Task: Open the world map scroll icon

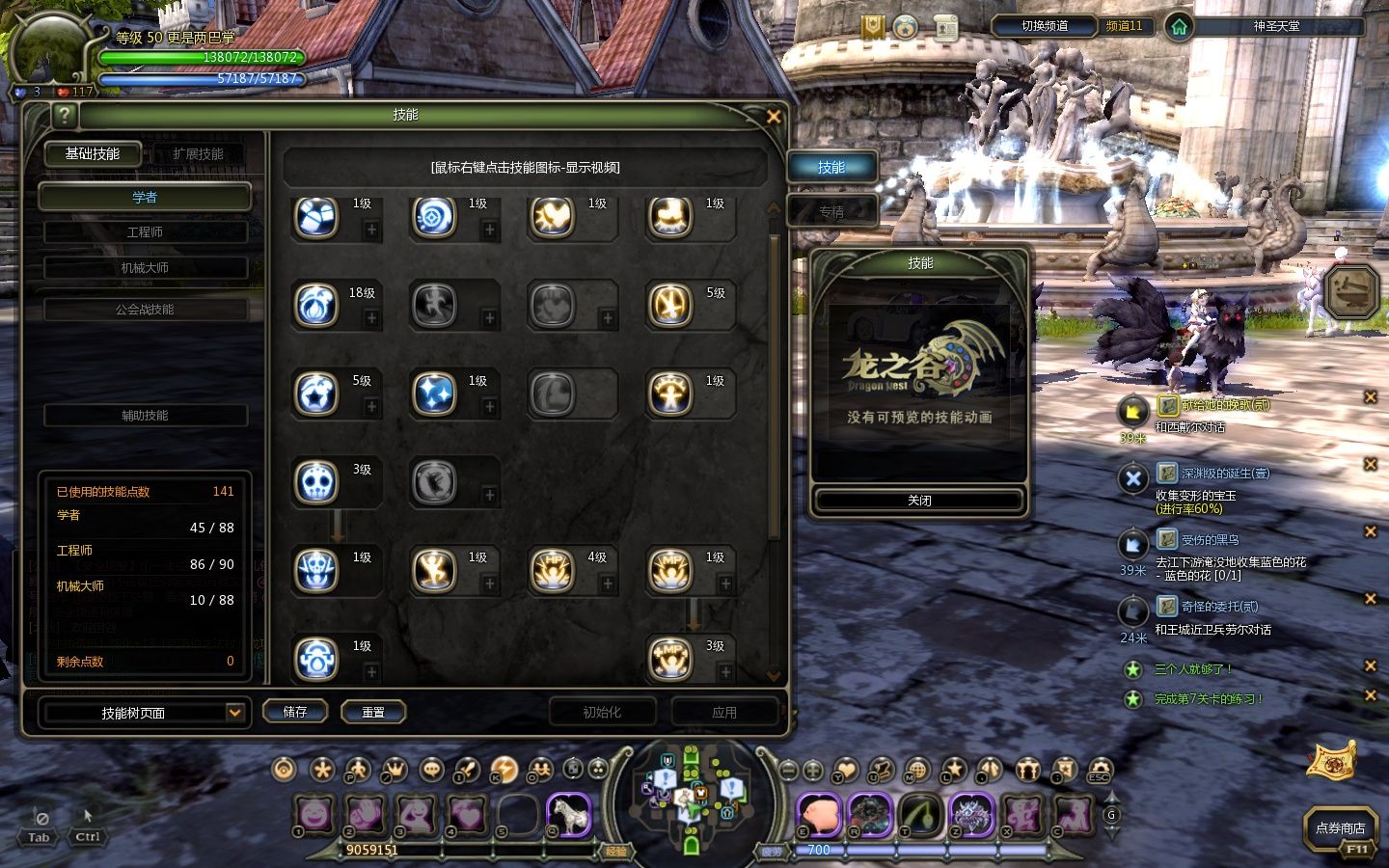Action: [1331, 758]
